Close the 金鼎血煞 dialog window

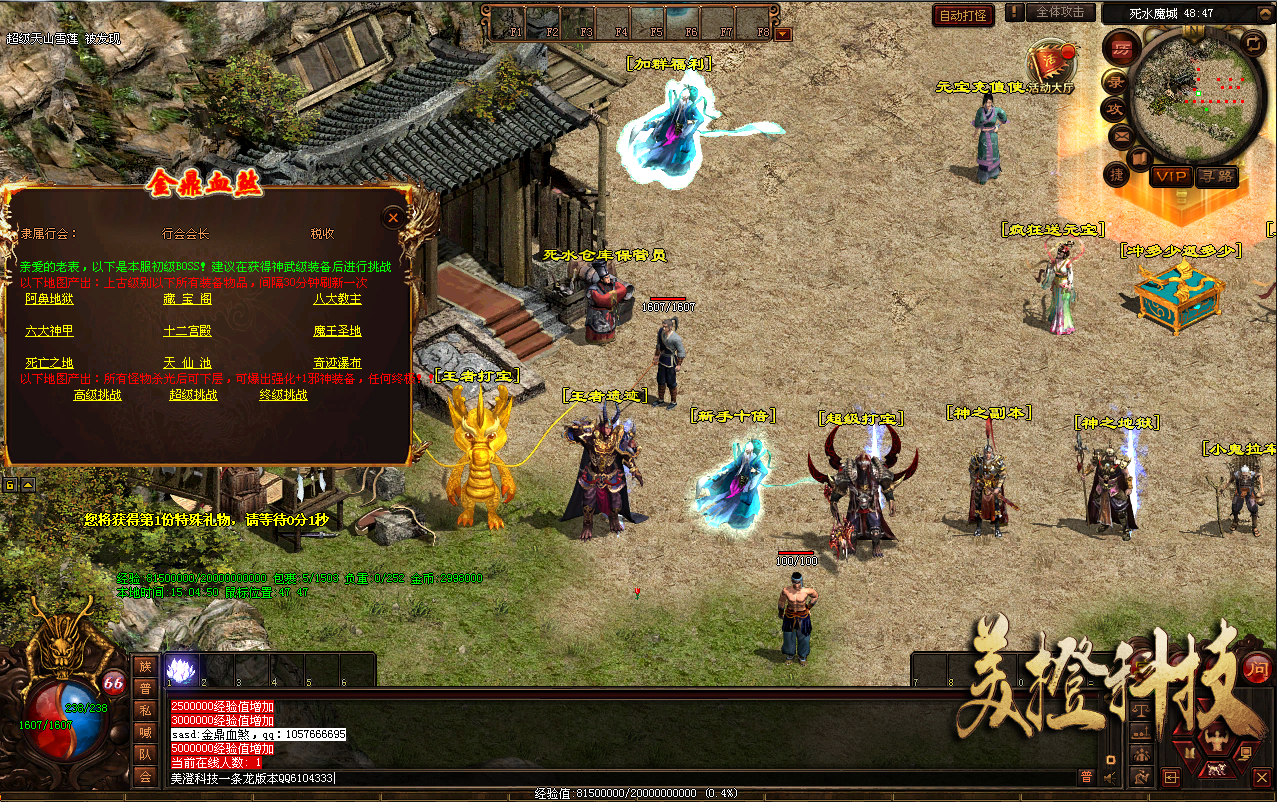tap(394, 217)
